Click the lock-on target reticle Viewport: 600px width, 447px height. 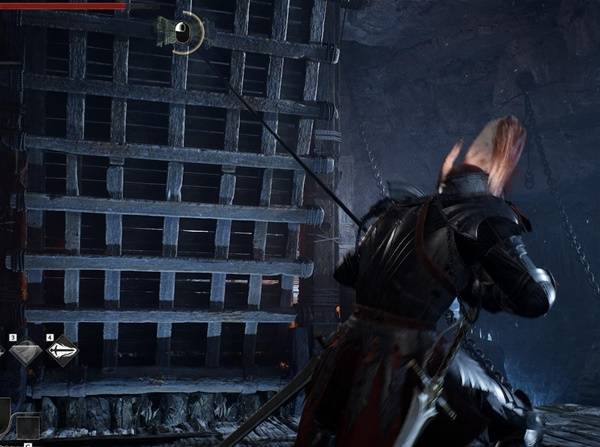[x=184, y=33]
